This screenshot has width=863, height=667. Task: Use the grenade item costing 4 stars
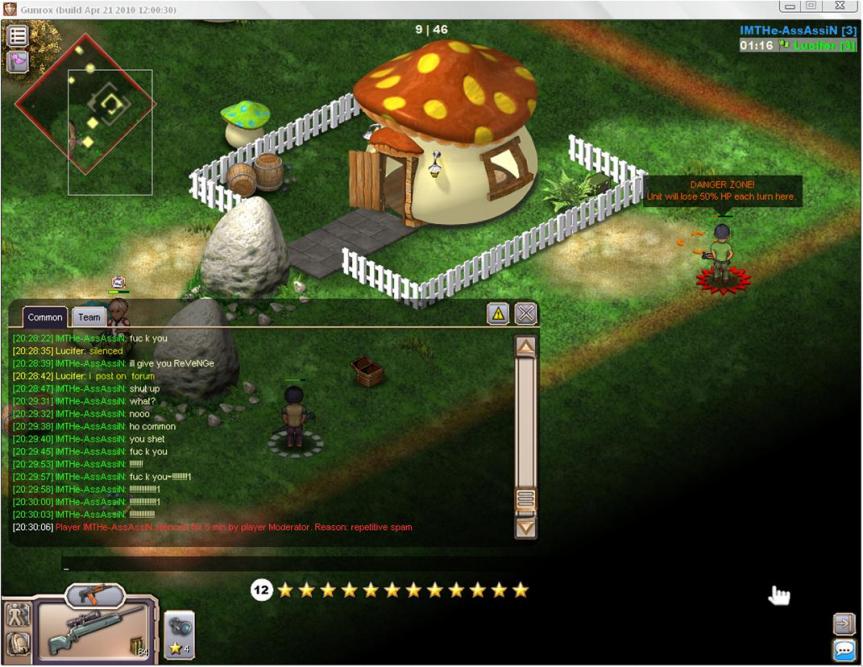point(179,634)
